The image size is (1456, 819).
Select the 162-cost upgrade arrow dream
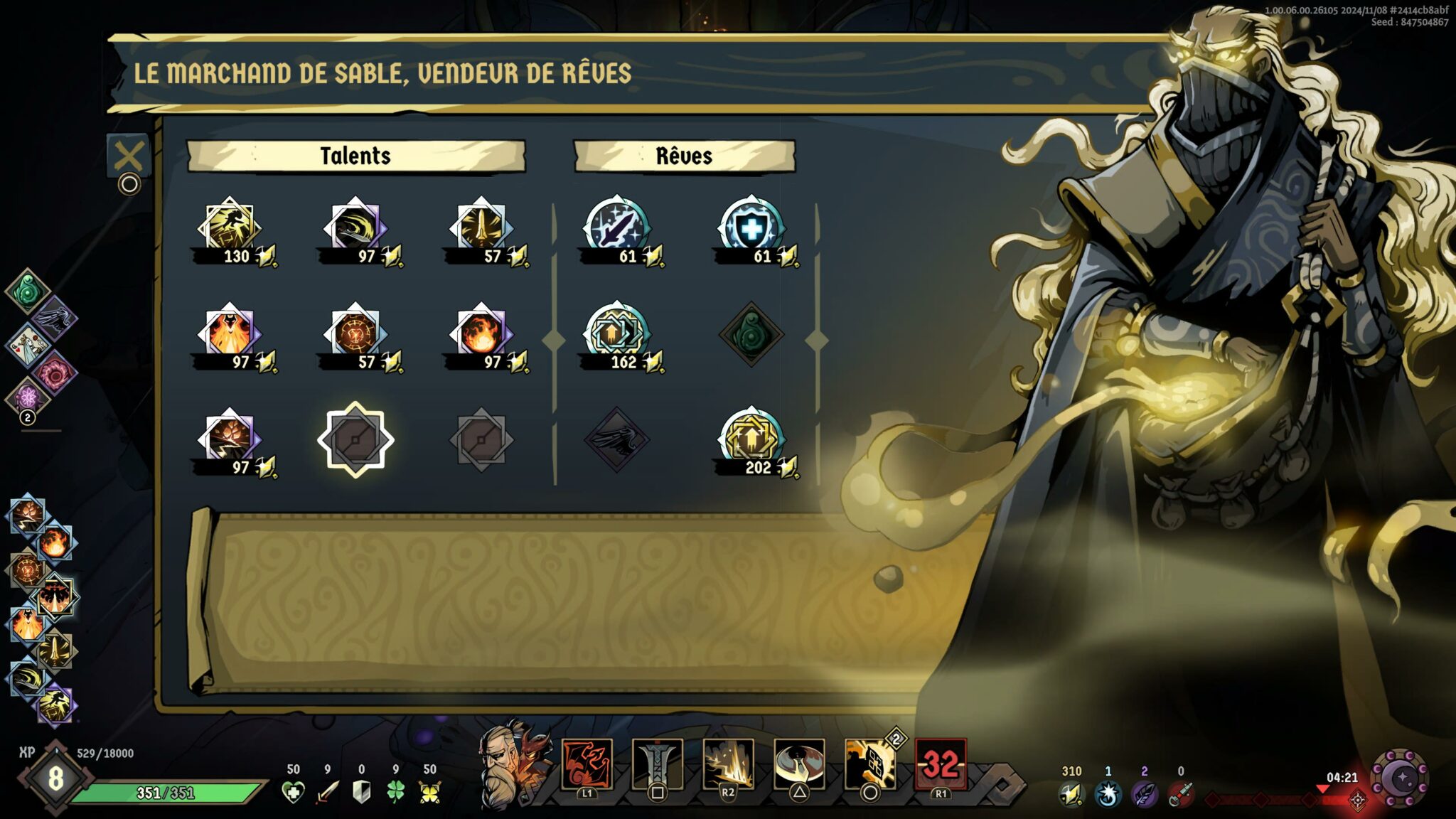[616, 333]
